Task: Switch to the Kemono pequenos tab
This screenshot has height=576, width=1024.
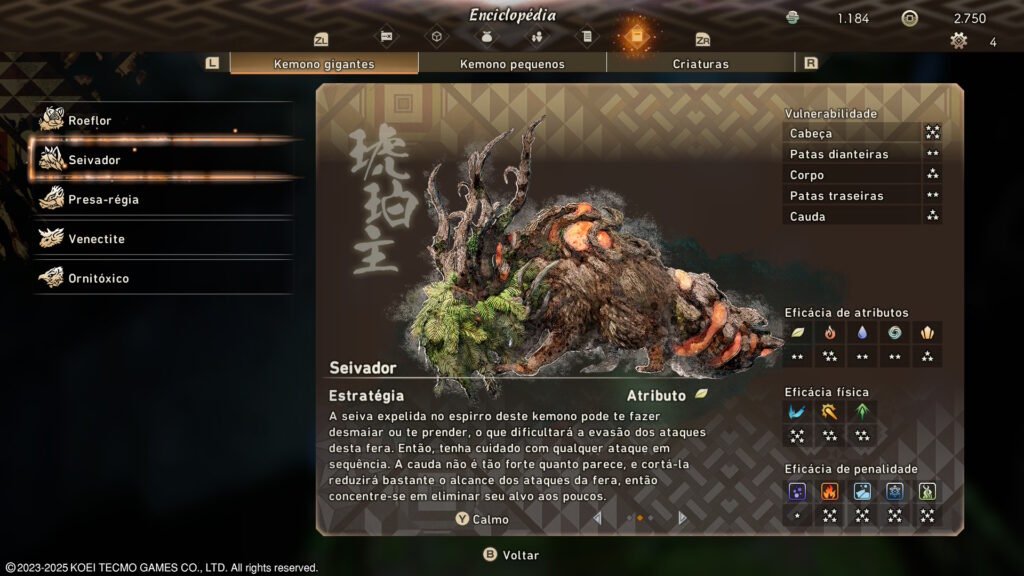Action: 512,64
